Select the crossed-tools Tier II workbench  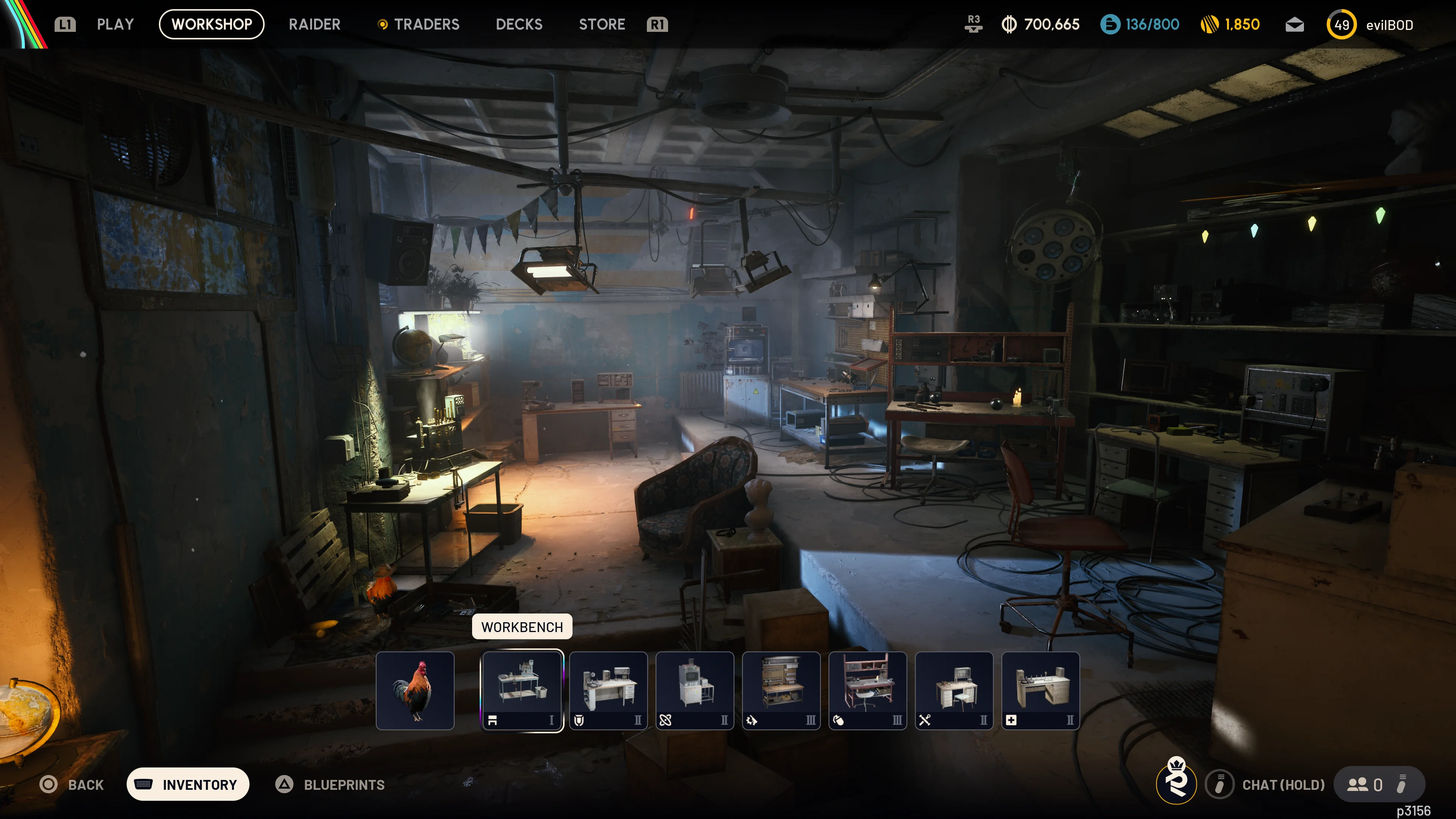coord(954,691)
